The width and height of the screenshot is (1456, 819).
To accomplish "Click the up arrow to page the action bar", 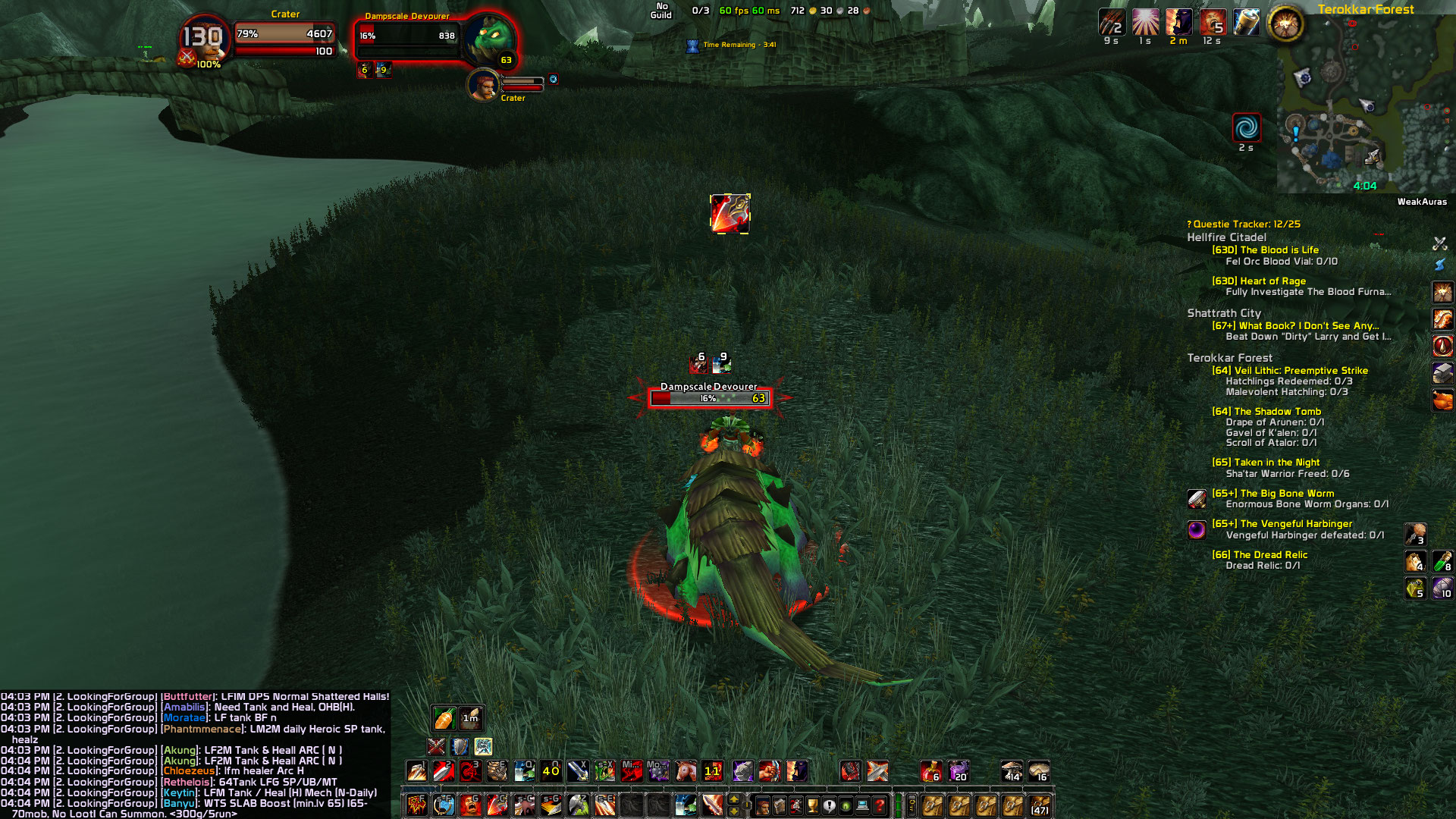I will 733,799.
